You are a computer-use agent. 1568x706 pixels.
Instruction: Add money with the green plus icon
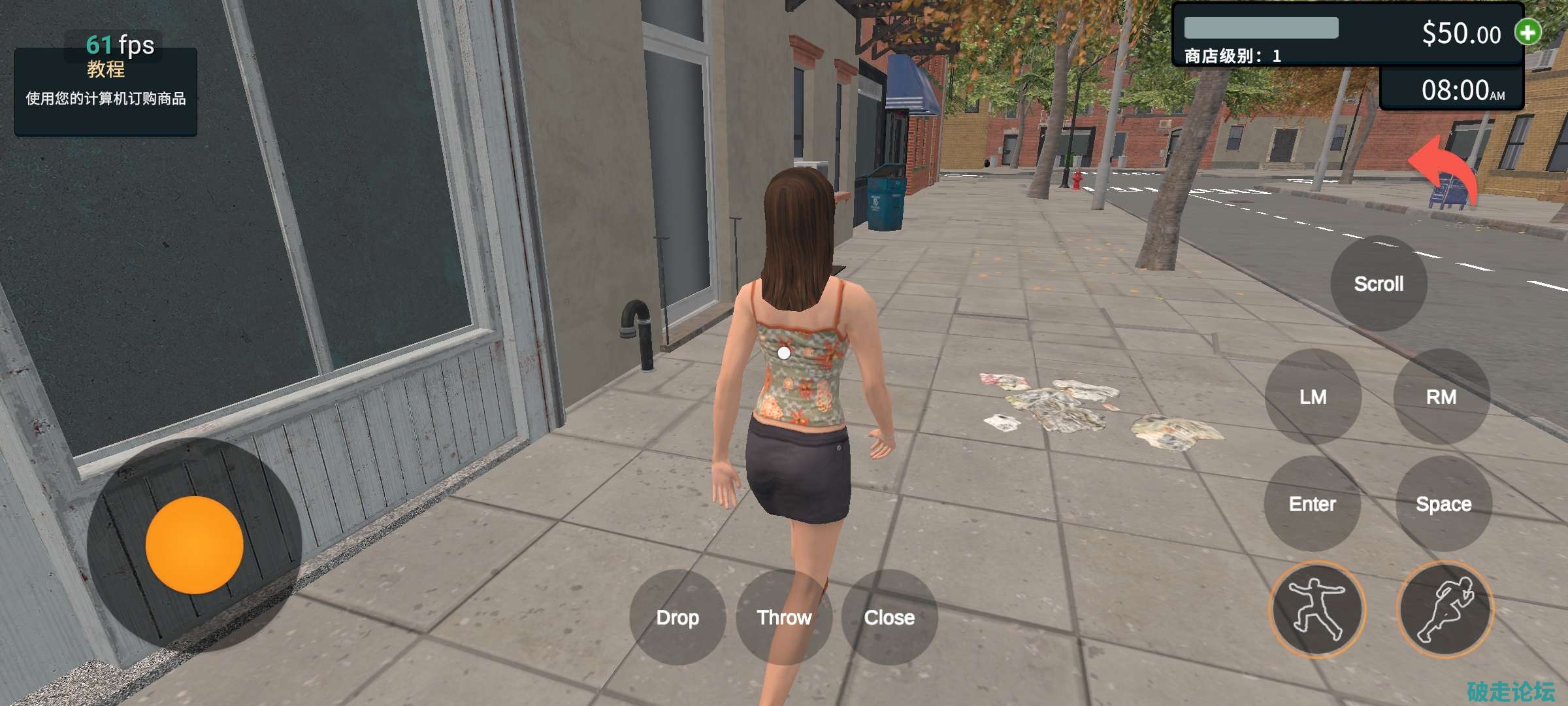[x=1528, y=32]
